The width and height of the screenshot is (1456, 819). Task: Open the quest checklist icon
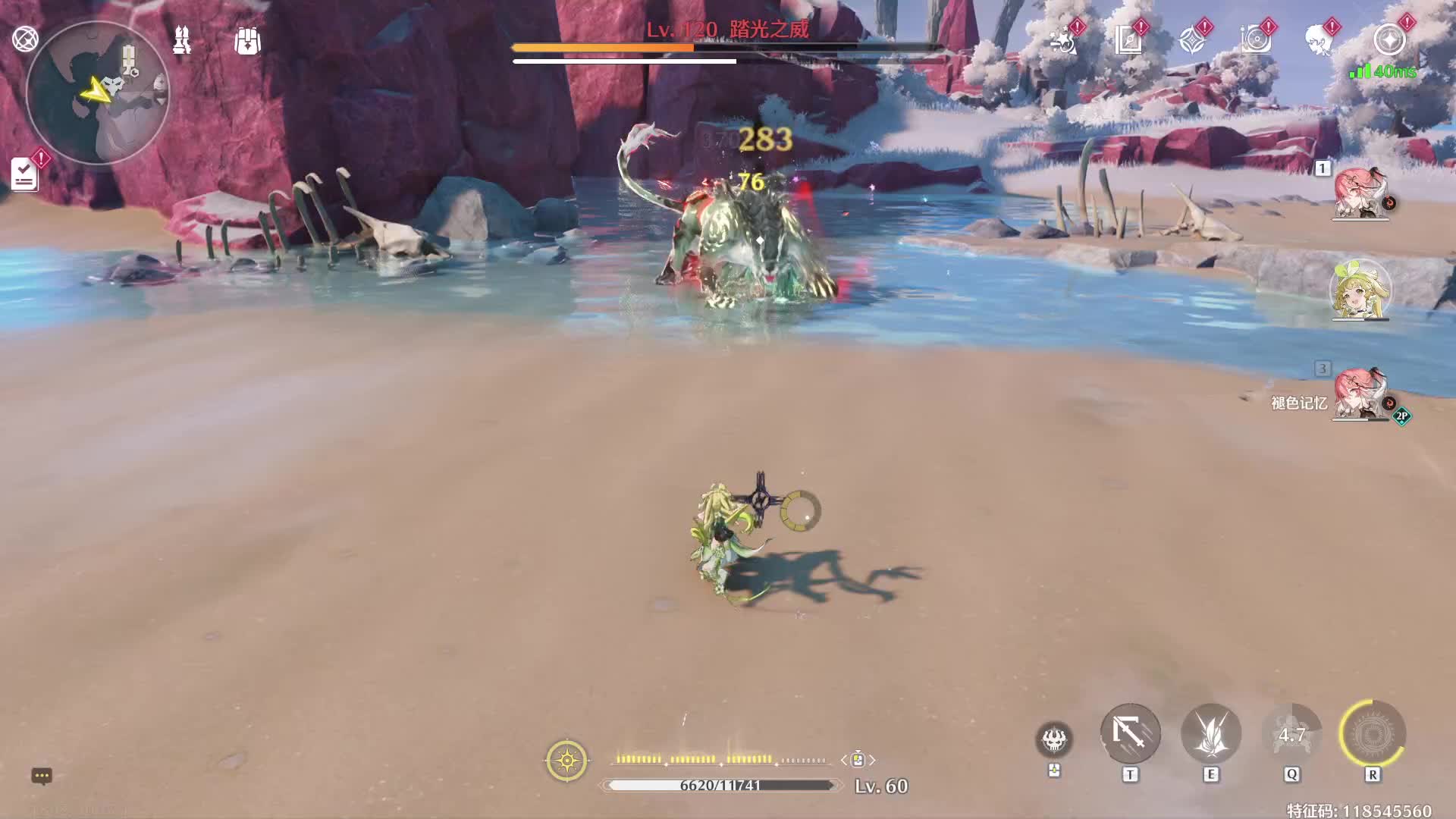(x=25, y=174)
